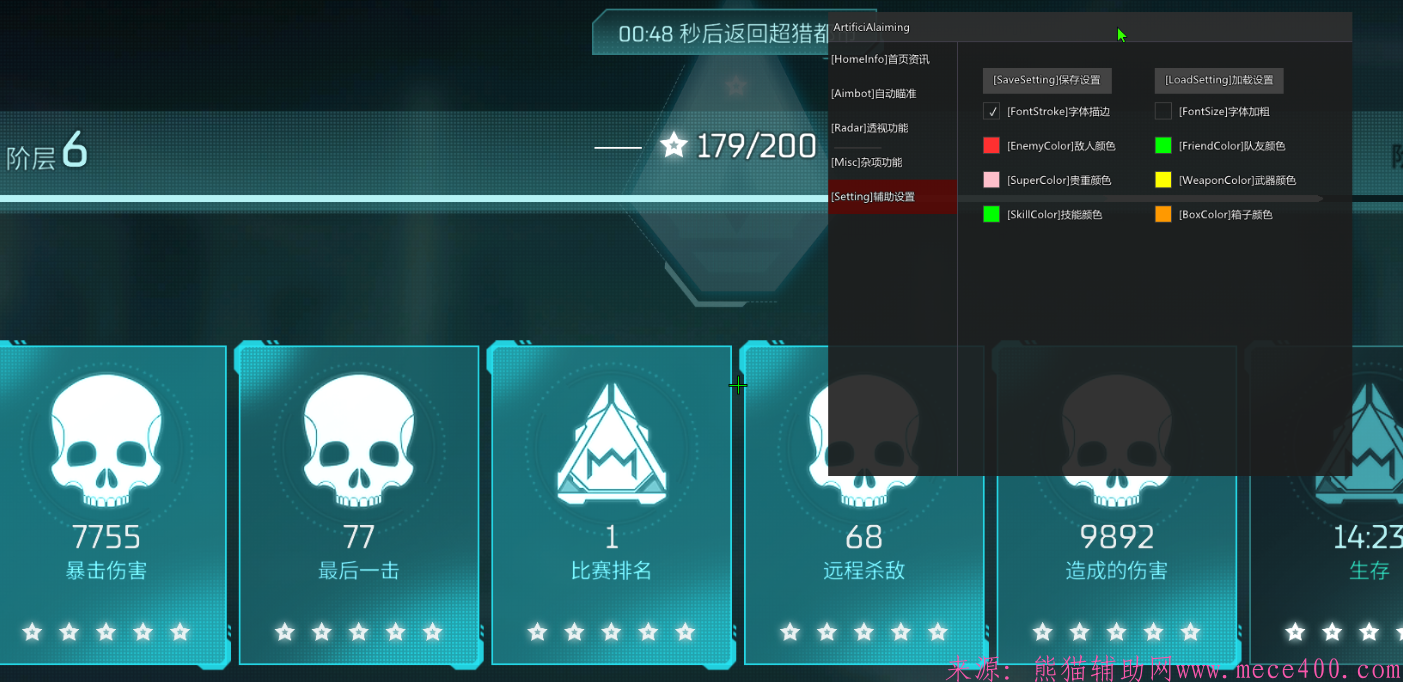This screenshot has height=682, width=1403.
Task: Click the SaveSetting button in the overlay
Action: click(x=1046, y=80)
